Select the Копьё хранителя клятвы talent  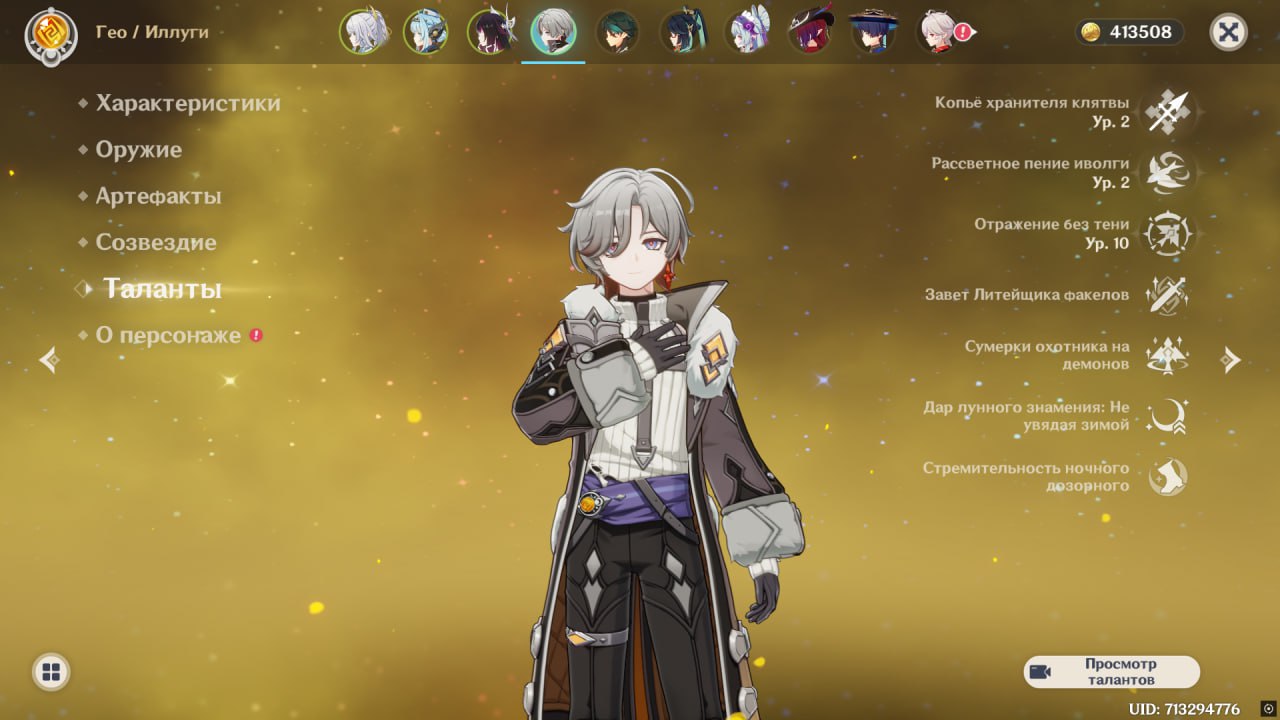point(1167,112)
